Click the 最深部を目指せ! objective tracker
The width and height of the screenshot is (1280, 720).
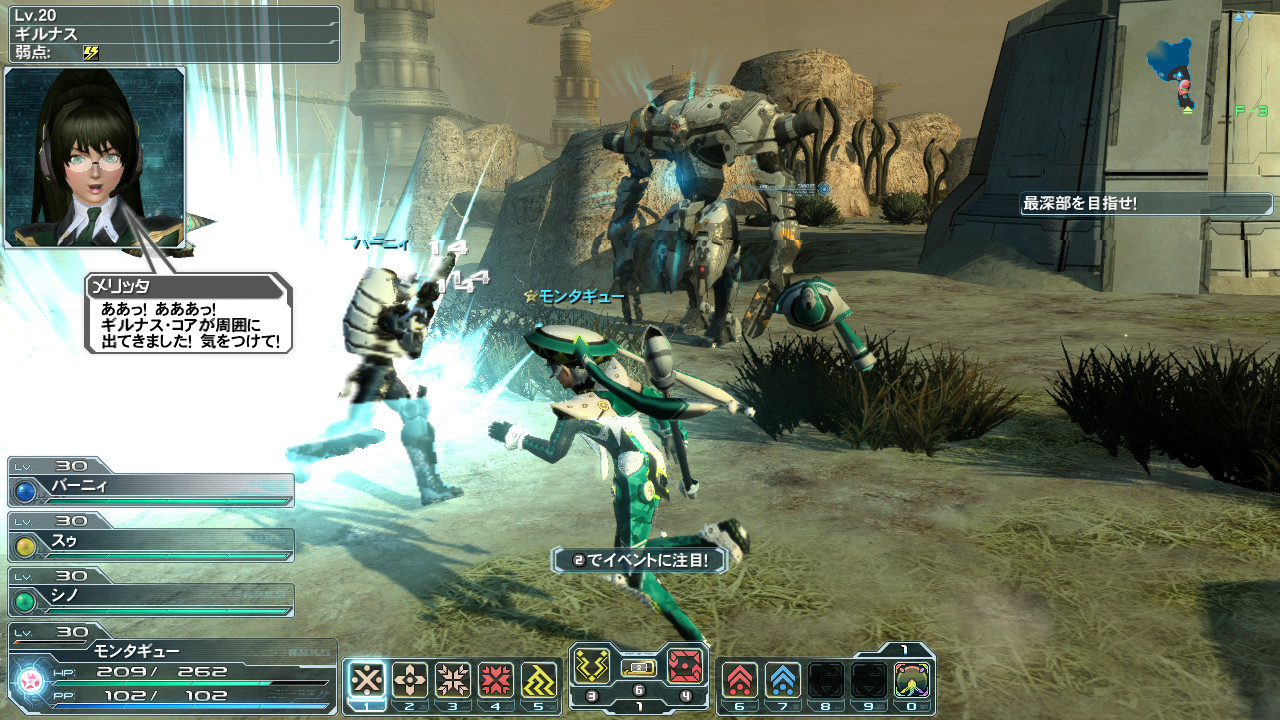click(x=1146, y=204)
